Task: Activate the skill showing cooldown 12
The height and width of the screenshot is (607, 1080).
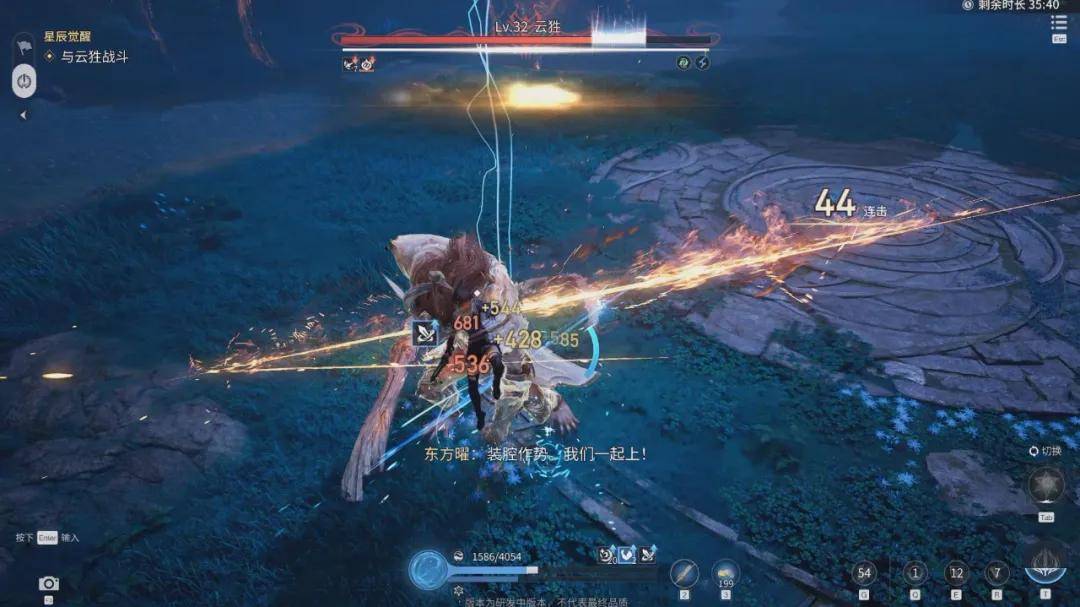Action: click(x=957, y=573)
